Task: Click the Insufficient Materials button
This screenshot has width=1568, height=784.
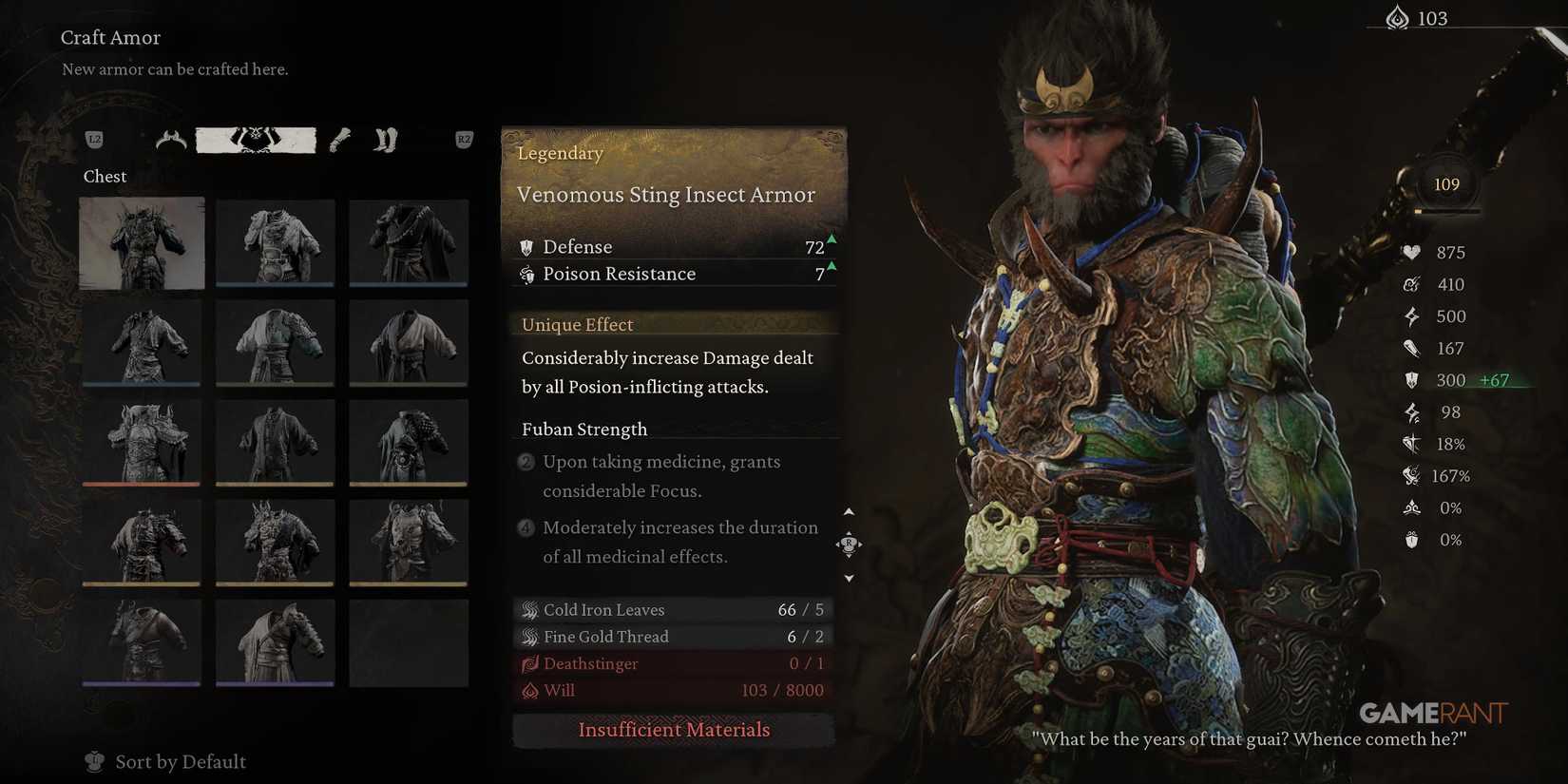Action: click(674, 730)
